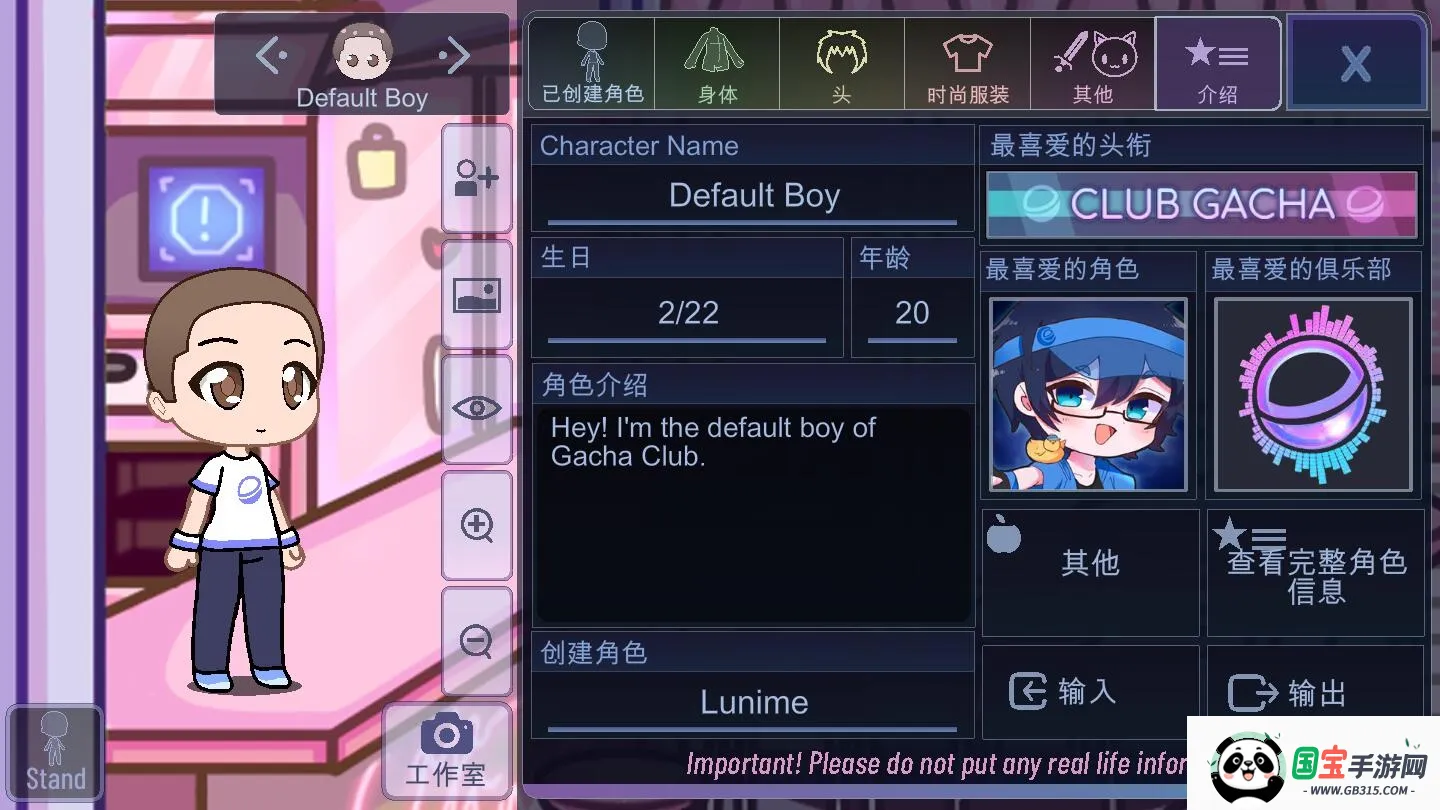Switch to the 身体 body customization tab
The image size is (1440, 810).
[716, 63]
